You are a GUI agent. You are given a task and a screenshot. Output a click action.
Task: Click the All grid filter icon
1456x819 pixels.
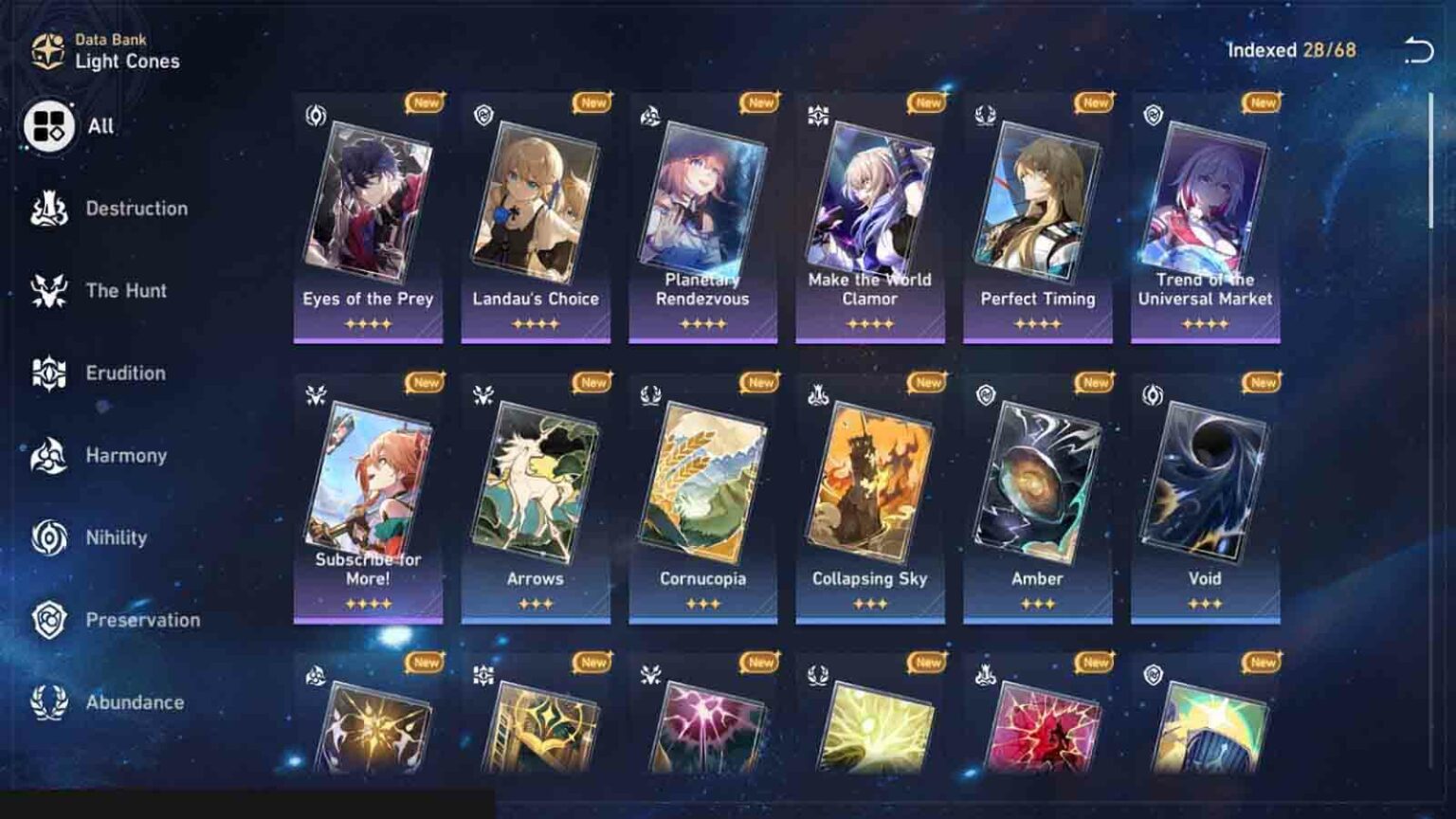[48, 124]
